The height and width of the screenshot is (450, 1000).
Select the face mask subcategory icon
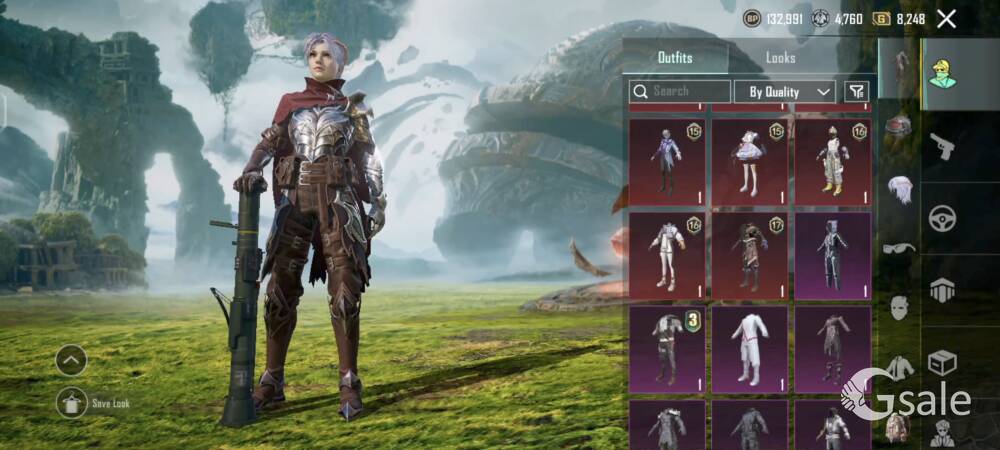pyautogui.click(x=900, y=307)
